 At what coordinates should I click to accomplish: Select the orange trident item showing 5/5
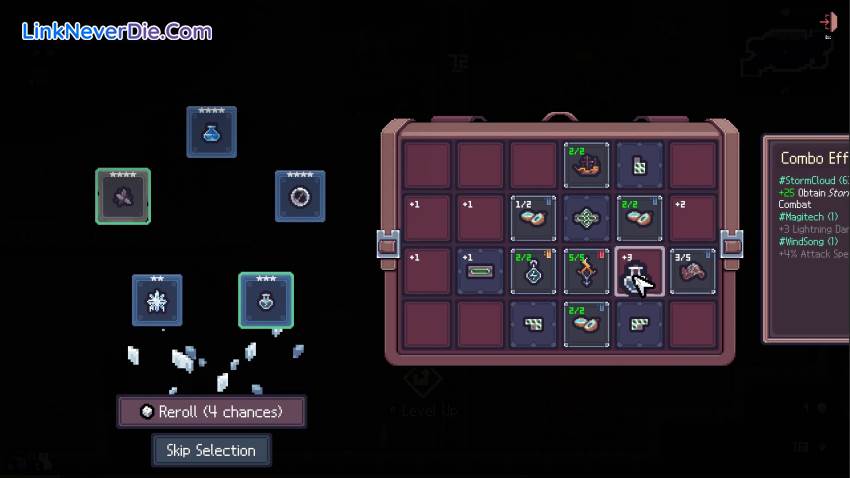(x=588, y=272)
